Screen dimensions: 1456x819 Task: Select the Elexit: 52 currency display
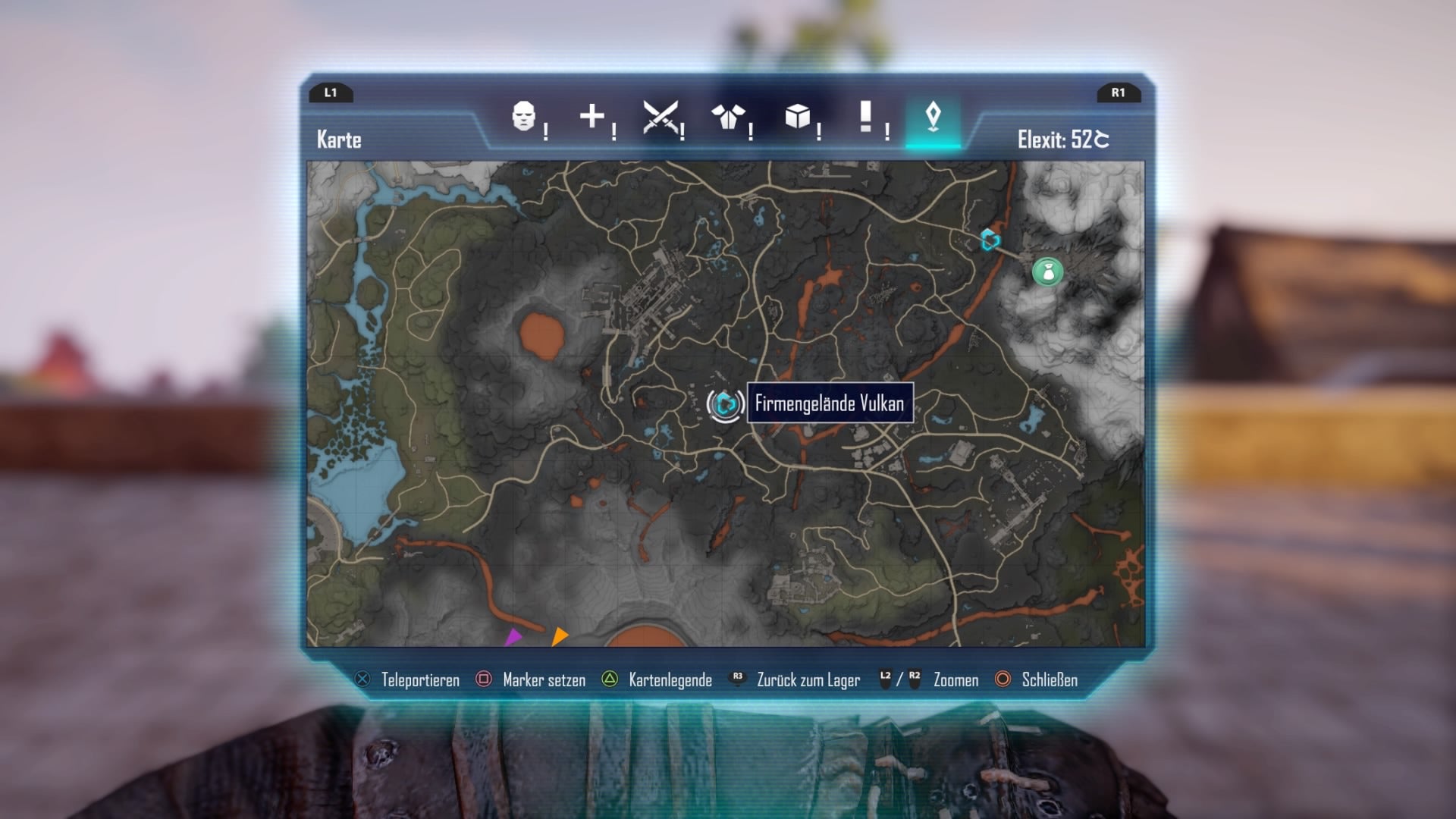tap(1065, 140)
